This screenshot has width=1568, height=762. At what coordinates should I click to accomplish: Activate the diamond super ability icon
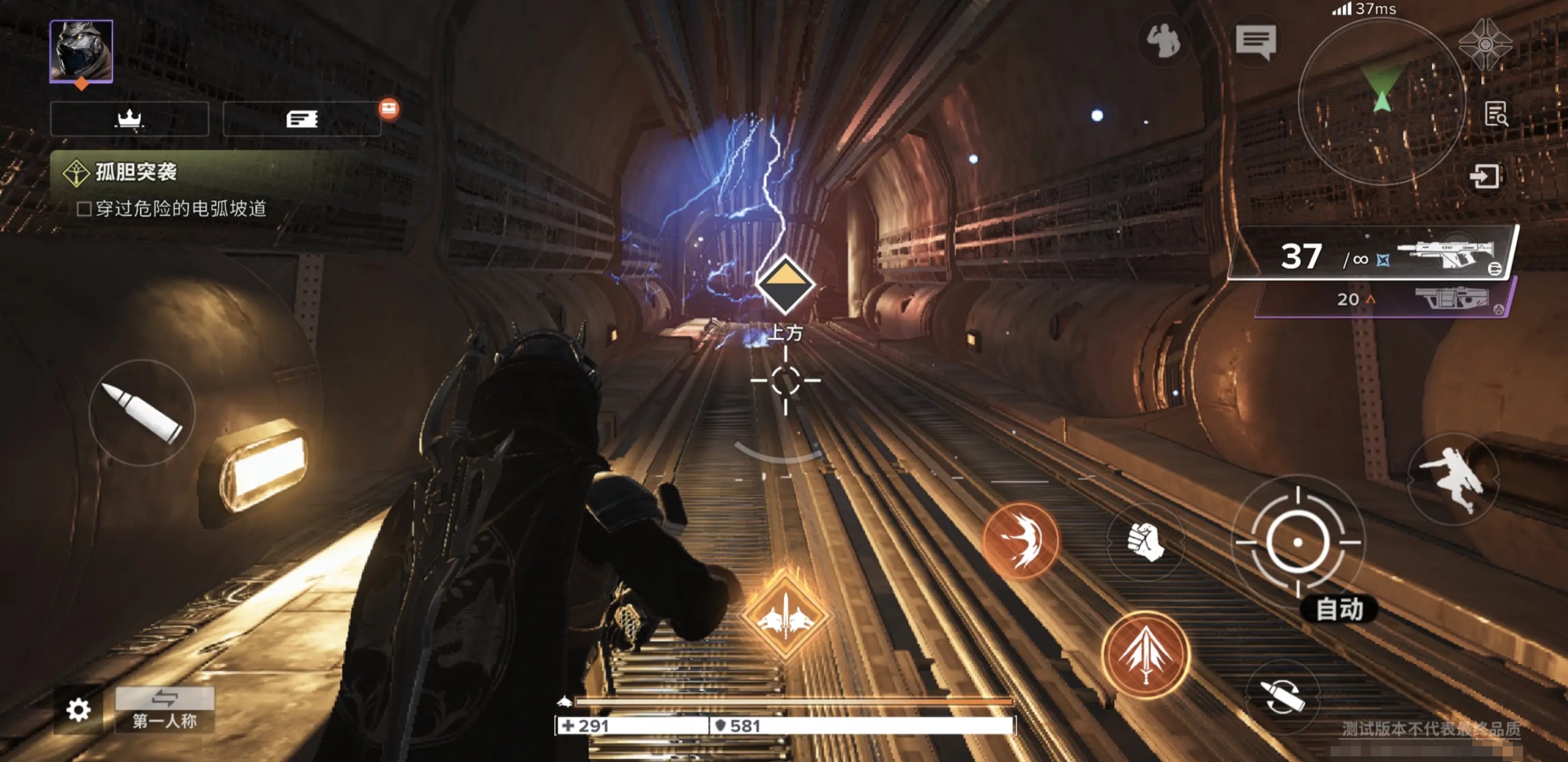pyautogui.click(x=785, y=616)
